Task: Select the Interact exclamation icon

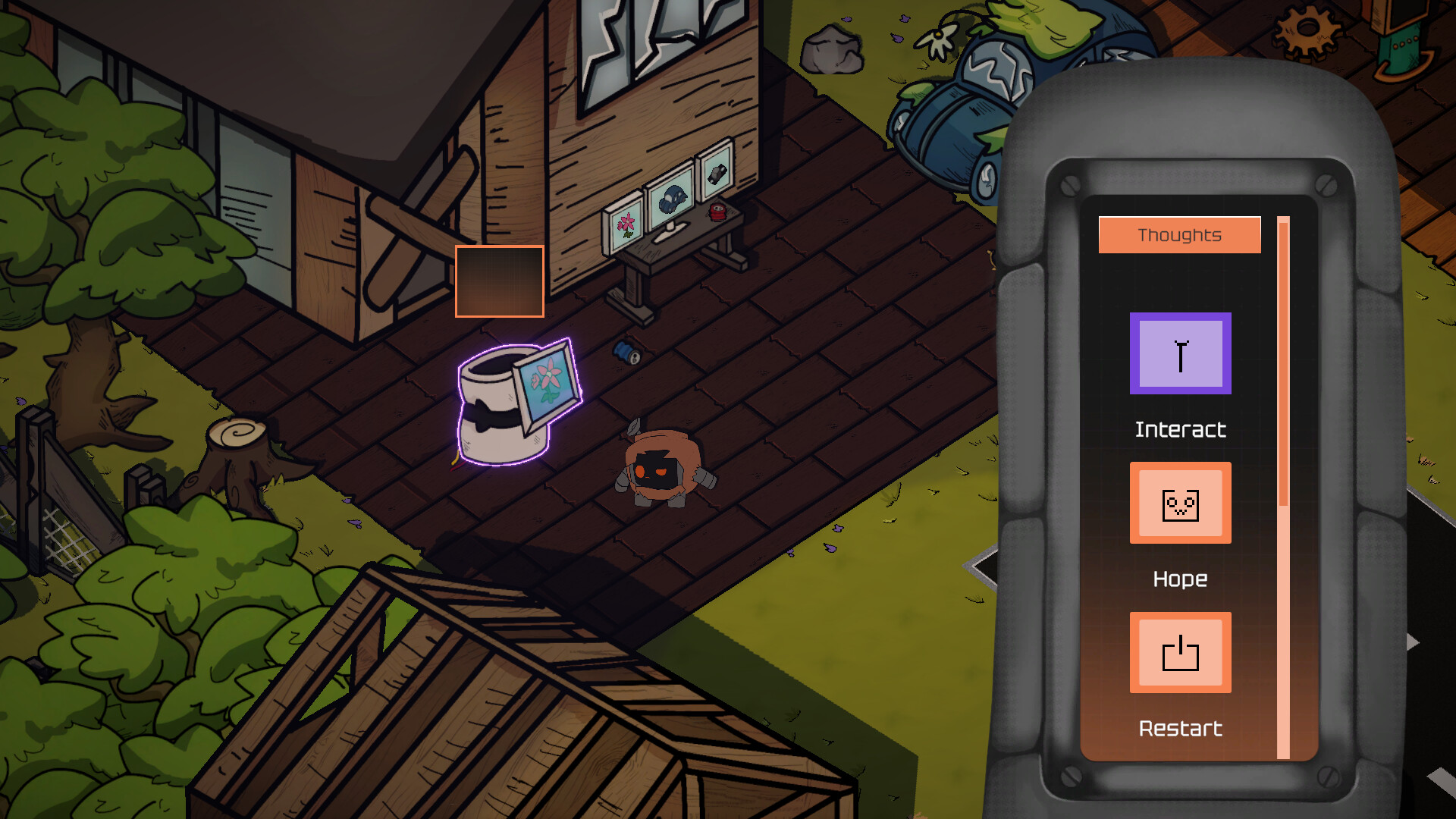Action: (1180, 355)
